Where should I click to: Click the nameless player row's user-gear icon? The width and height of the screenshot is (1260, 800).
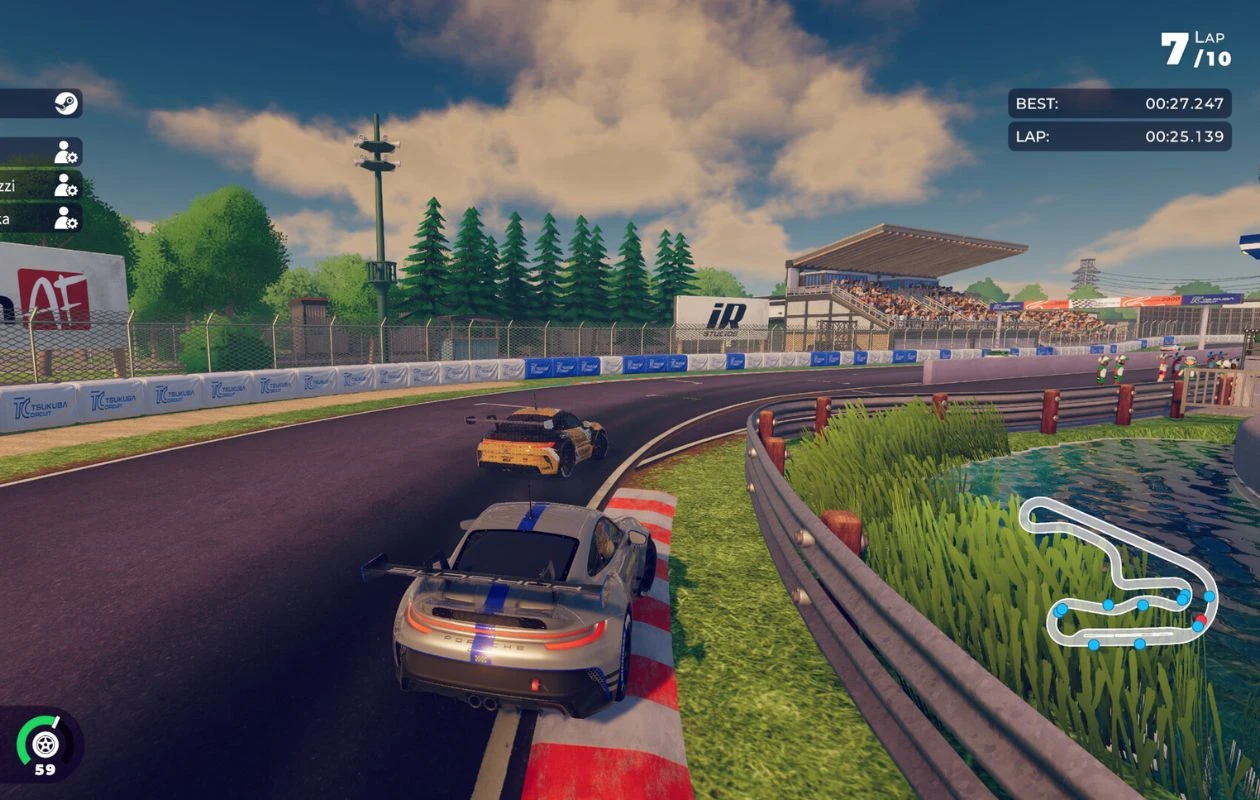[66, 152]
